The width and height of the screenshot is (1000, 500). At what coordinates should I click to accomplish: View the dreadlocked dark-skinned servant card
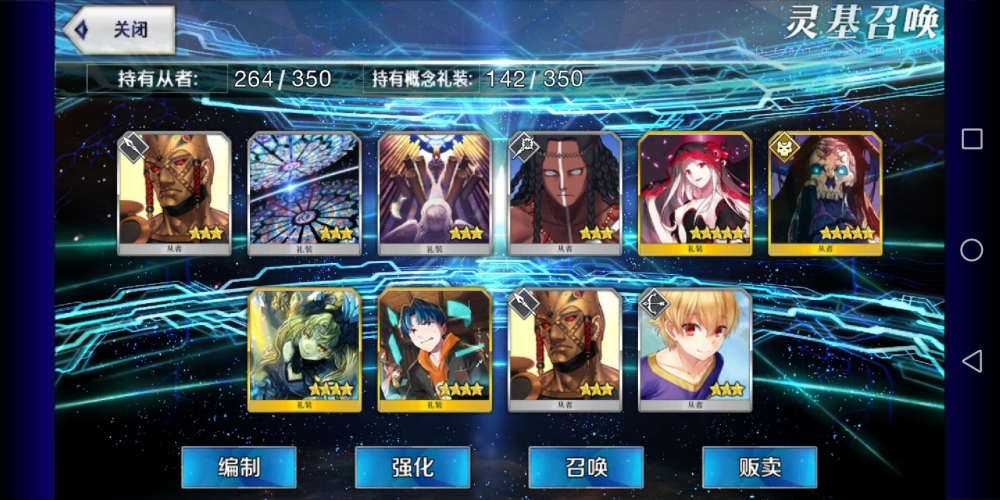pyautogui.click(x=565, y=193)
